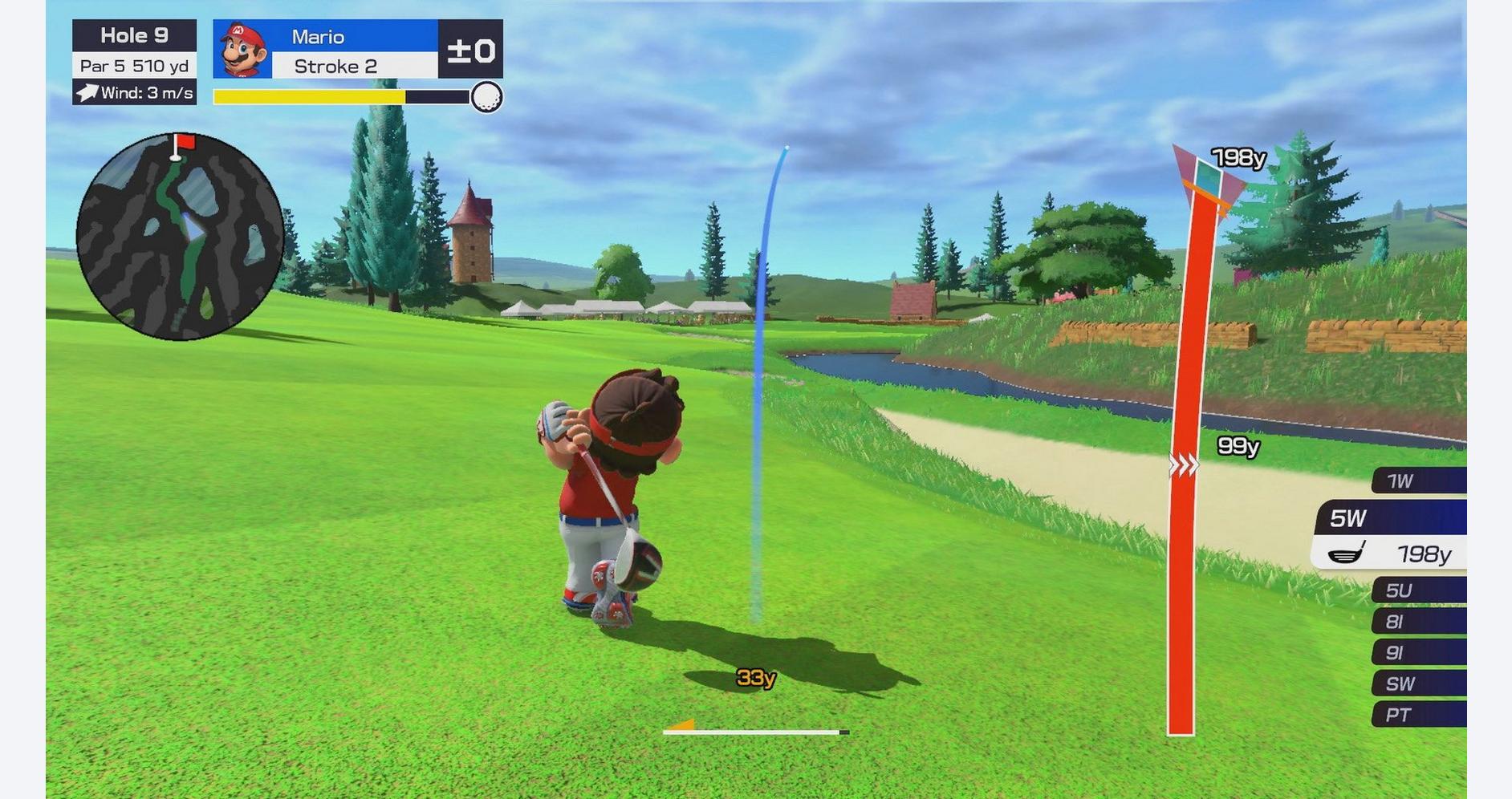
Task: Click the red flag on the minimap
Action: coord(185,142)
